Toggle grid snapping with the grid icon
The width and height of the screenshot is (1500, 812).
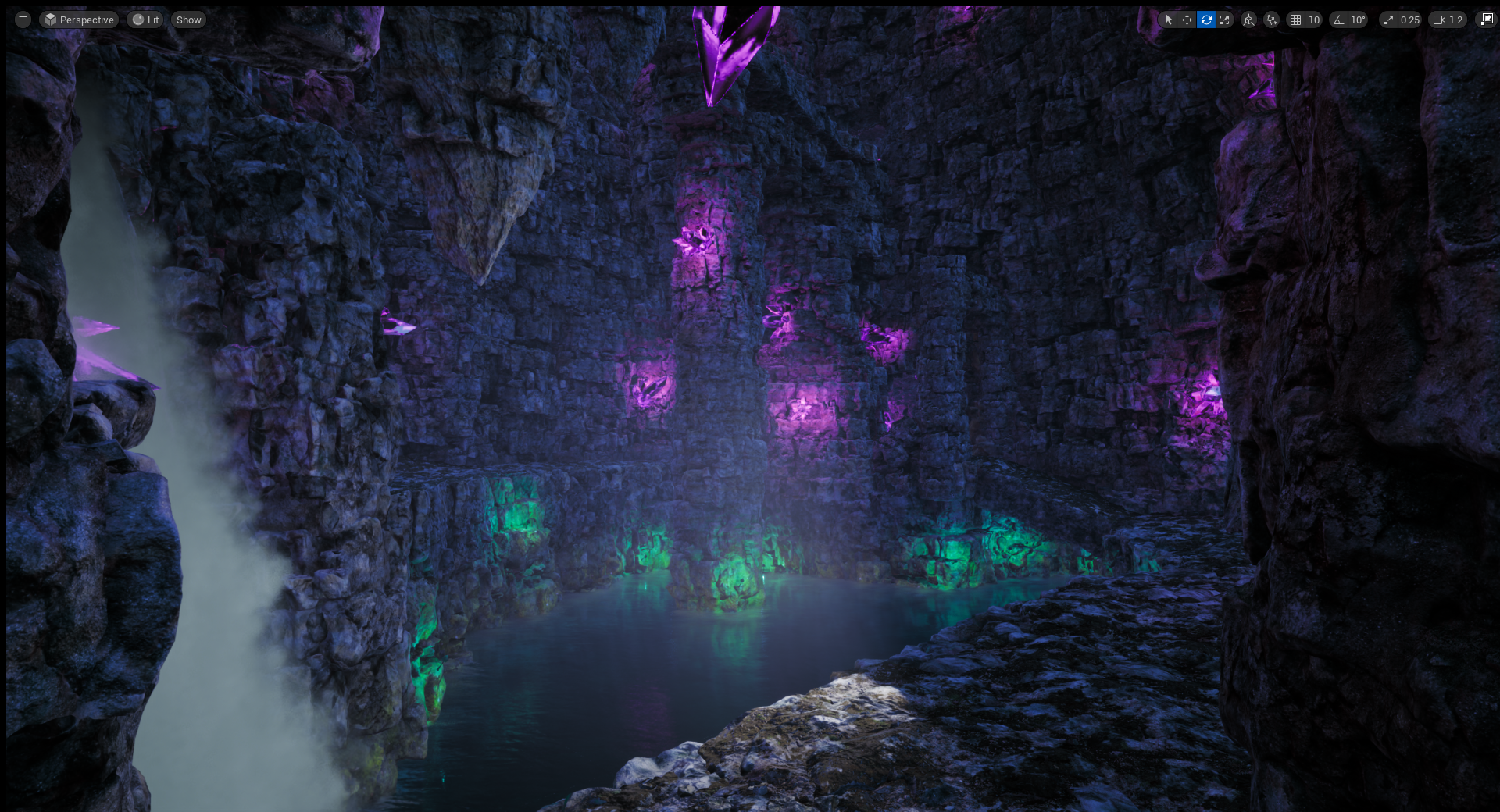point(1296,20)
